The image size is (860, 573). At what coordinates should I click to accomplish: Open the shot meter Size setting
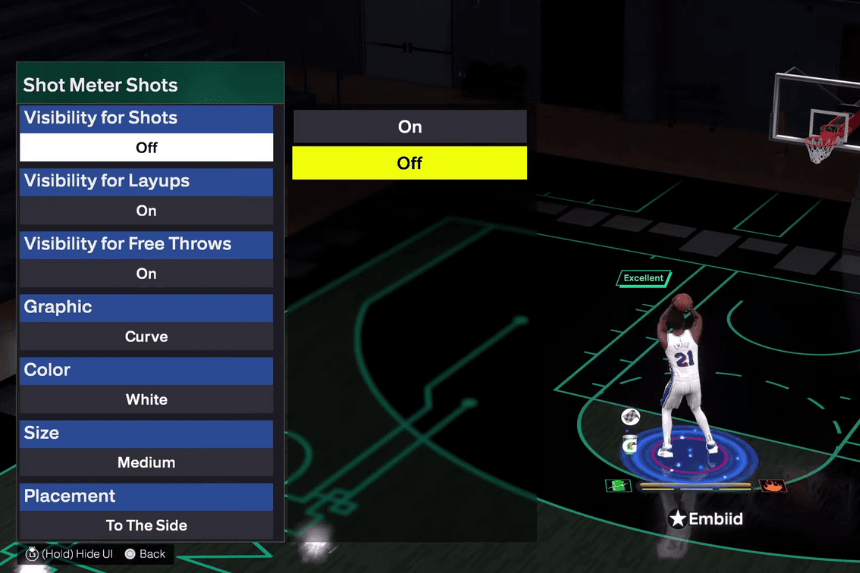click(x=146, y=448)
